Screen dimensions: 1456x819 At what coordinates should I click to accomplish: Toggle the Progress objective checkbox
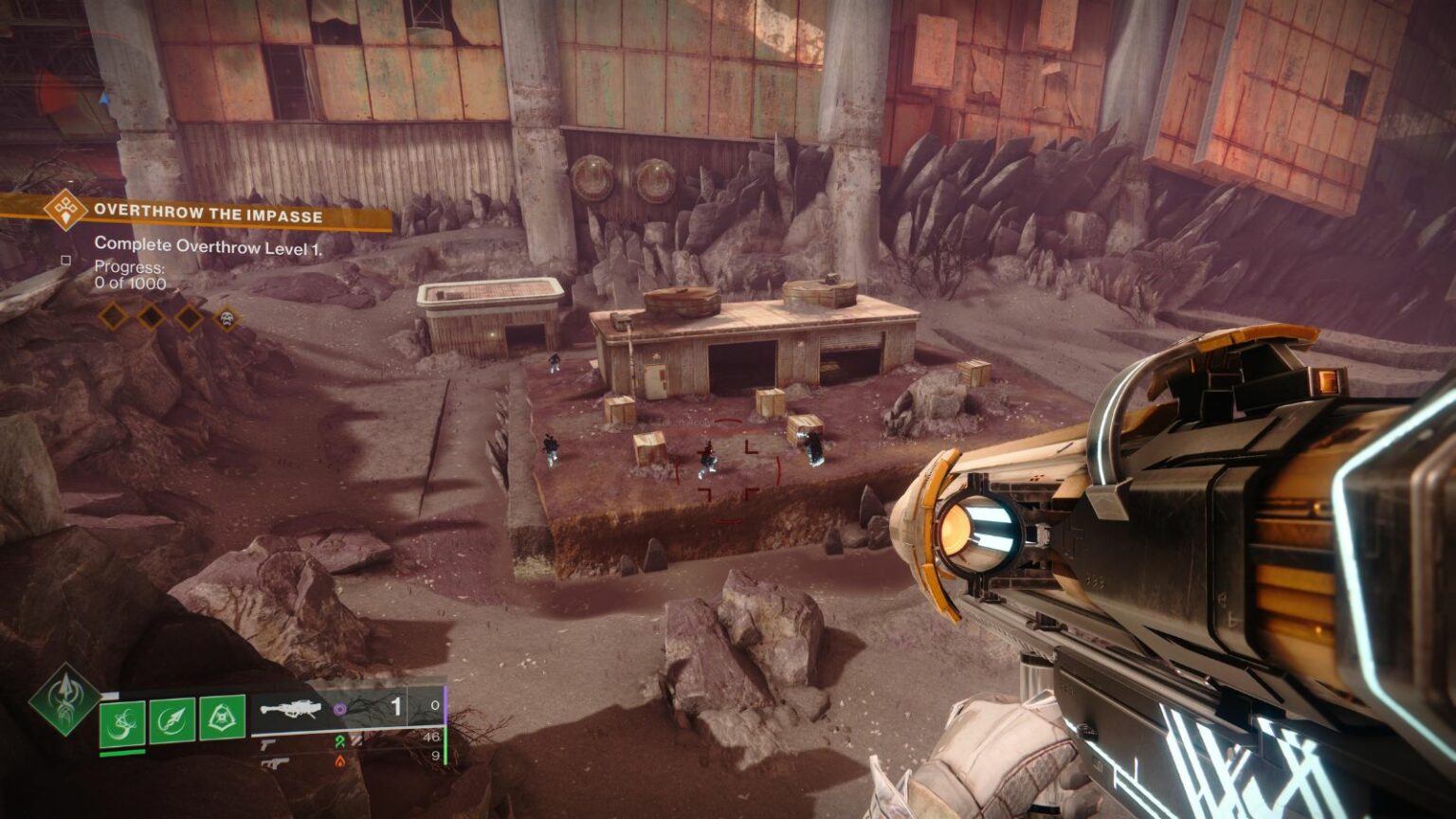pyautogui.click(x=65, y=260)
